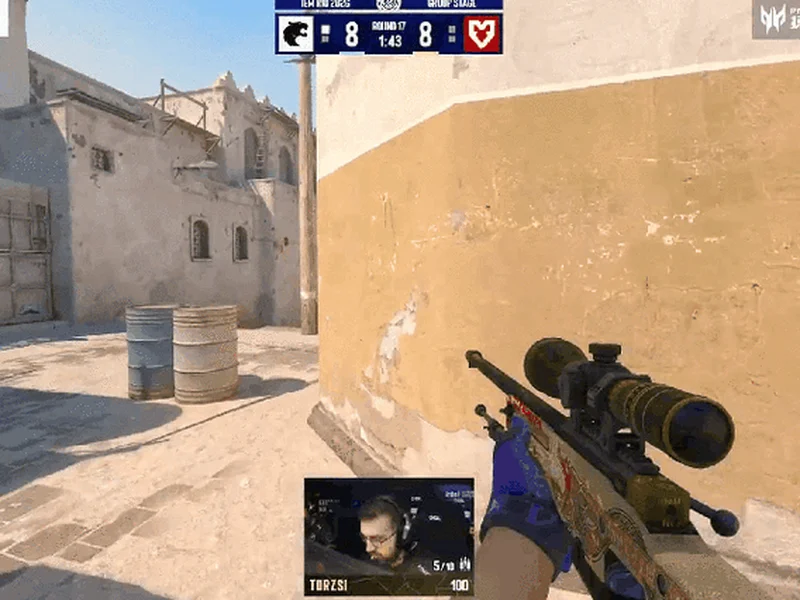800x600 pixels.
Task: Click the Predator sponsor logo
Action: [775, 19]
